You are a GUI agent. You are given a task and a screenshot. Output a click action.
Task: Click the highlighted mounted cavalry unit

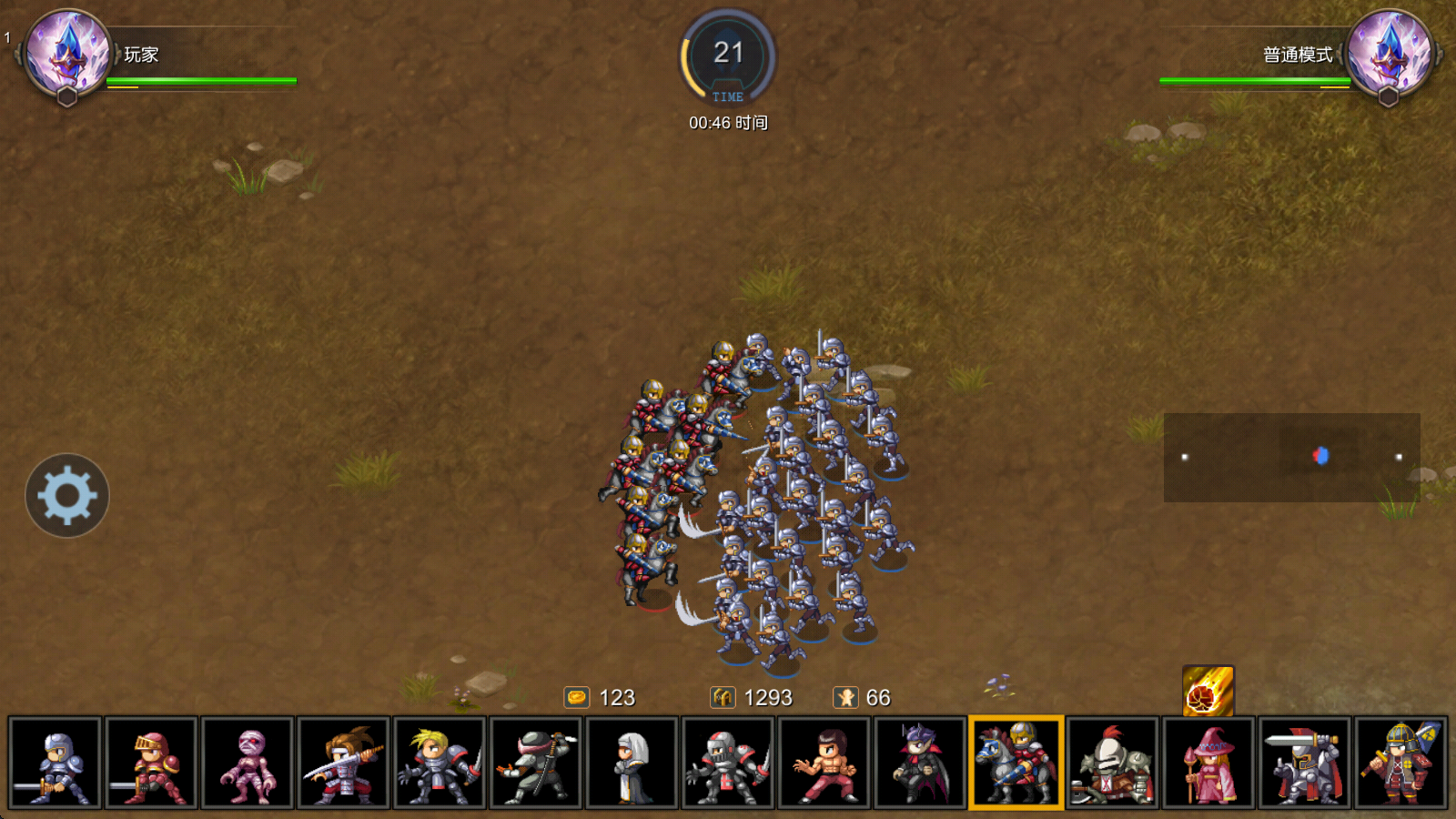coord(1016,763)
